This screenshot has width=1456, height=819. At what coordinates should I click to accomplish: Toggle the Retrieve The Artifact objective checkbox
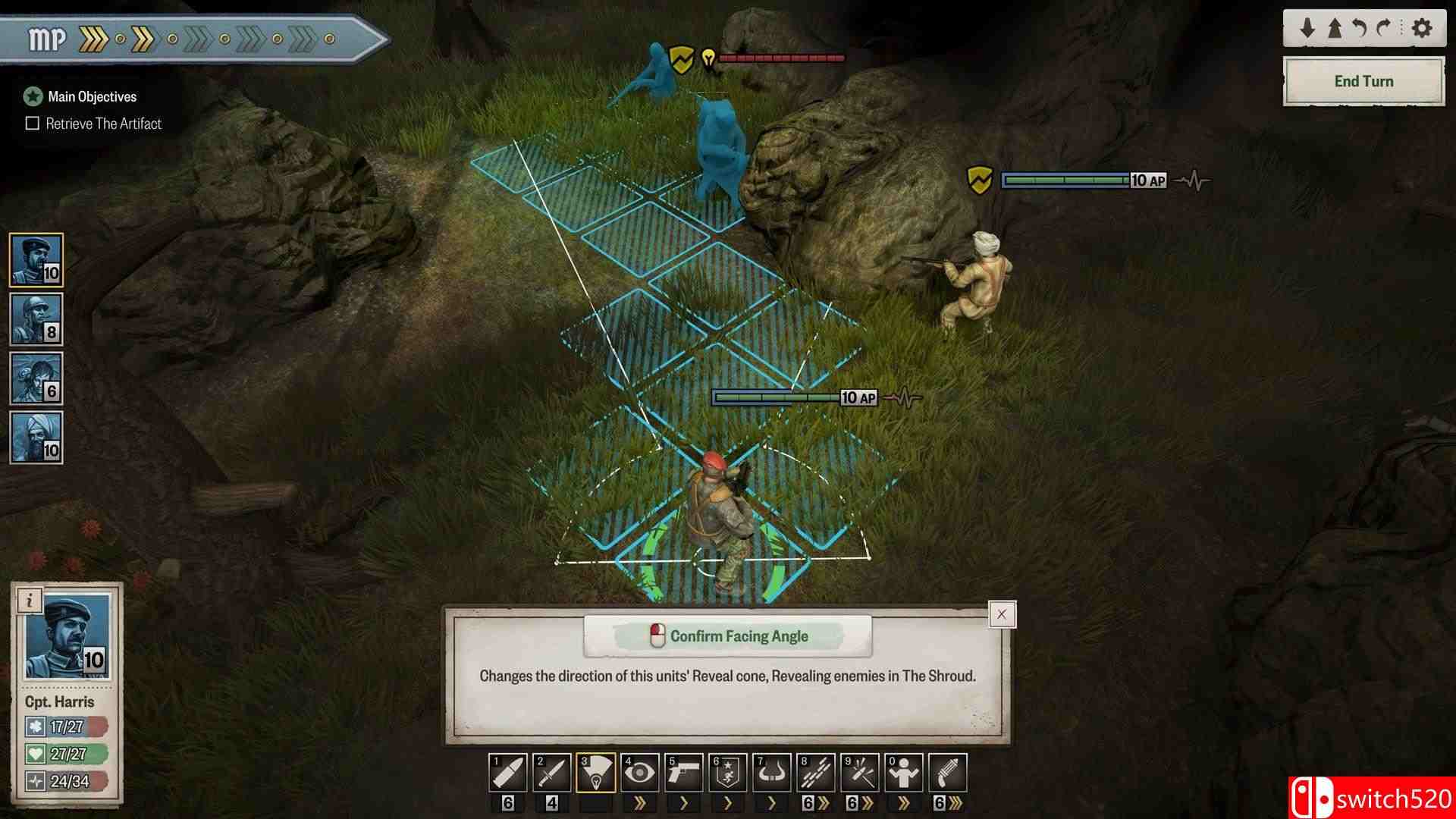tap(32, 123)
